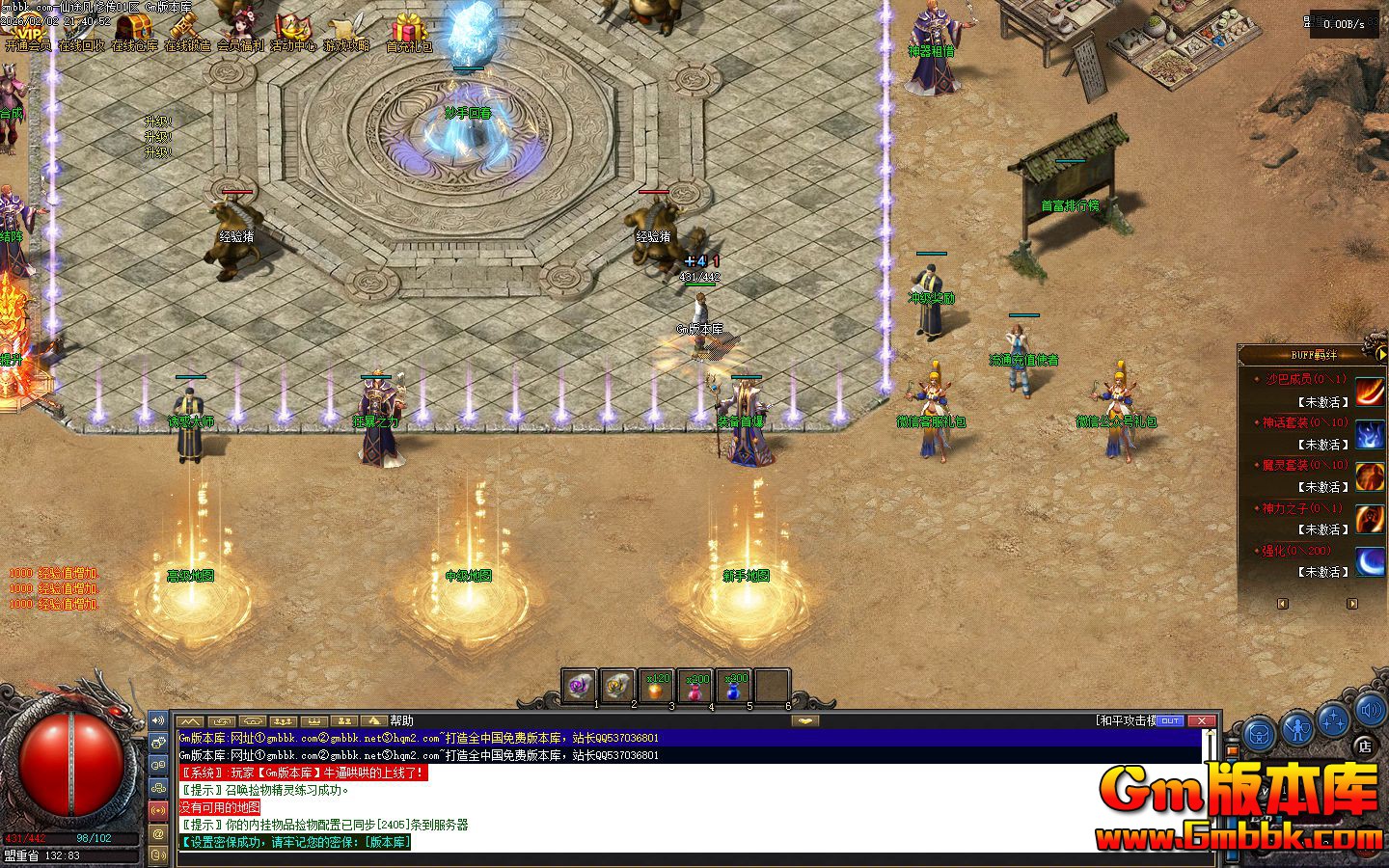Open the activity center (活动中心)
The image size is (1389, 868).
[x=292, y=33]
